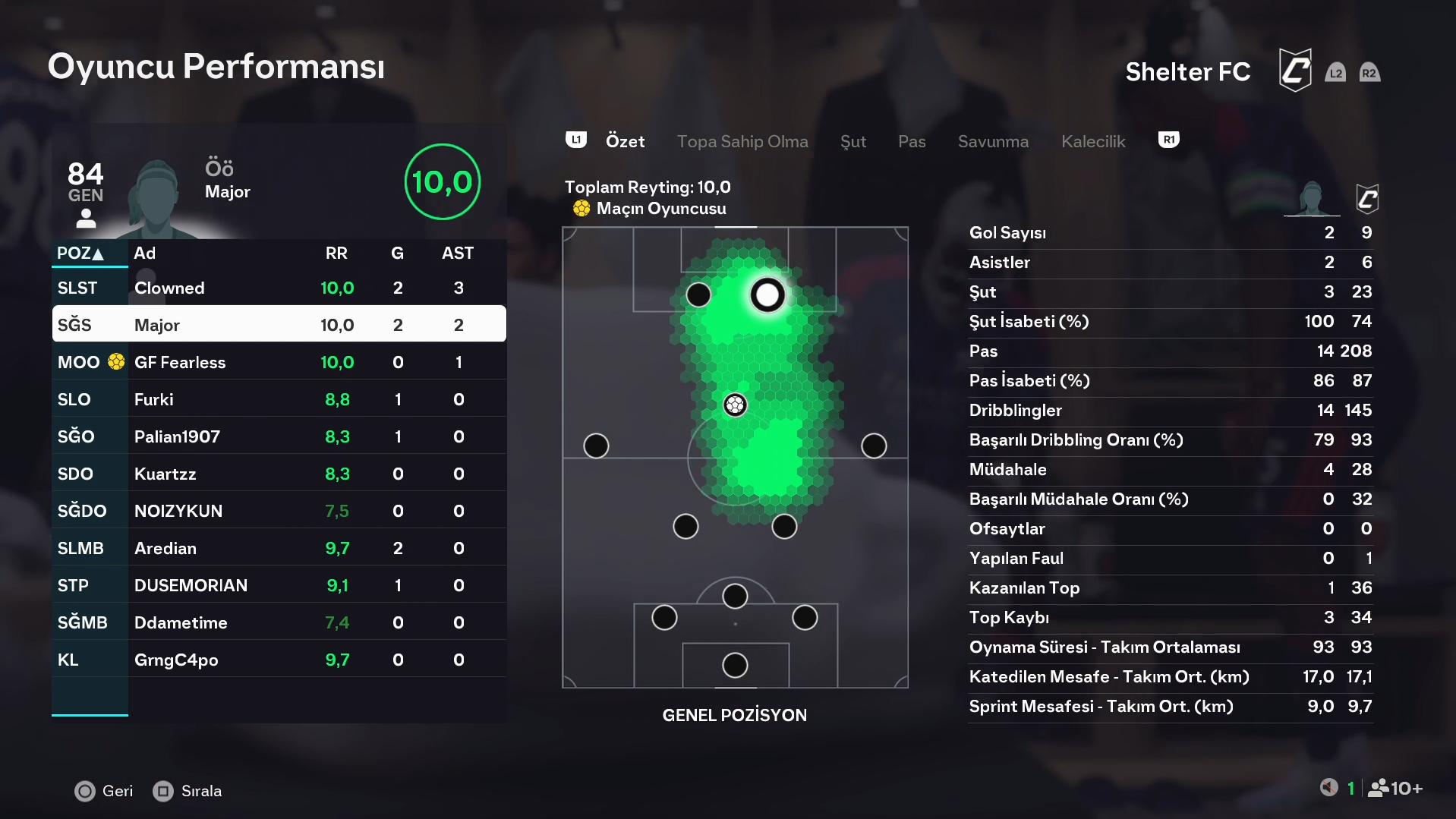Sort players by POZ column header
The image size is (1456, 819).
coord(80,254)
